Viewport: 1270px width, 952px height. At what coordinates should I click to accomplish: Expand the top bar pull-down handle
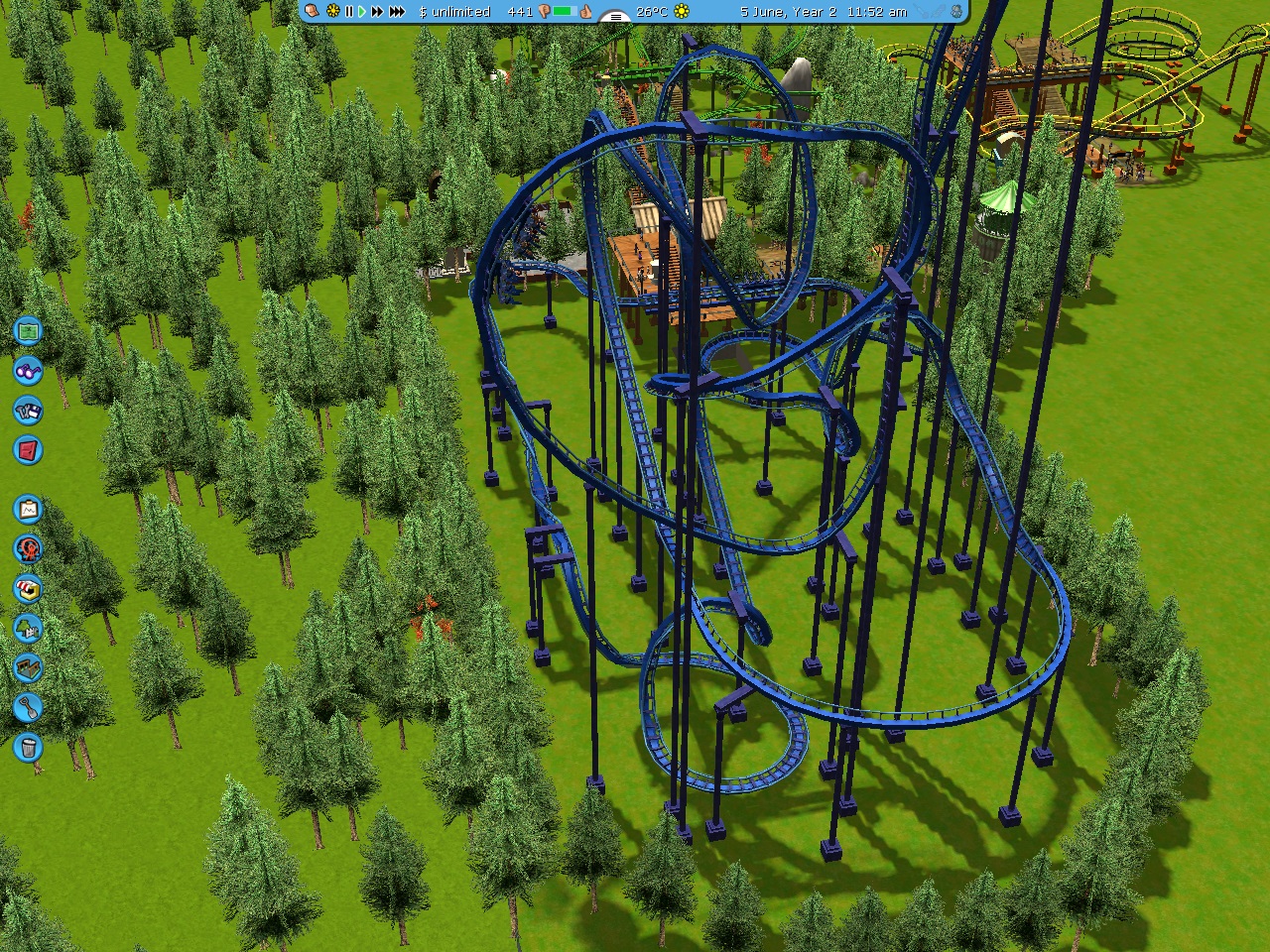[x=615, y=17]
